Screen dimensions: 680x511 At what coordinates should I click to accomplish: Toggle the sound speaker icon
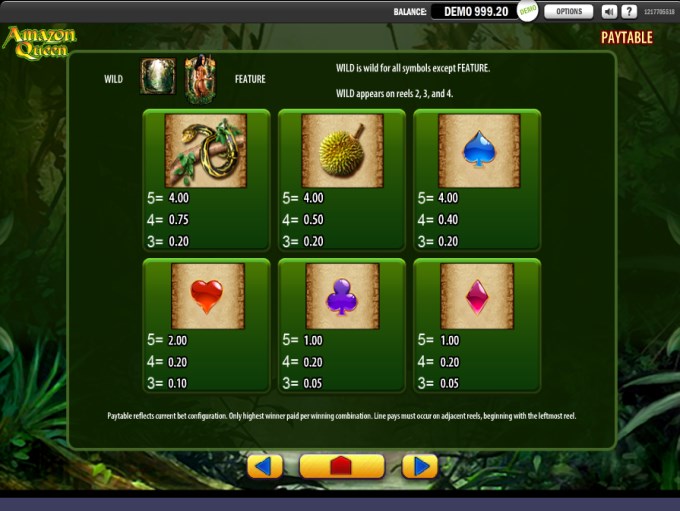(609, 12)
